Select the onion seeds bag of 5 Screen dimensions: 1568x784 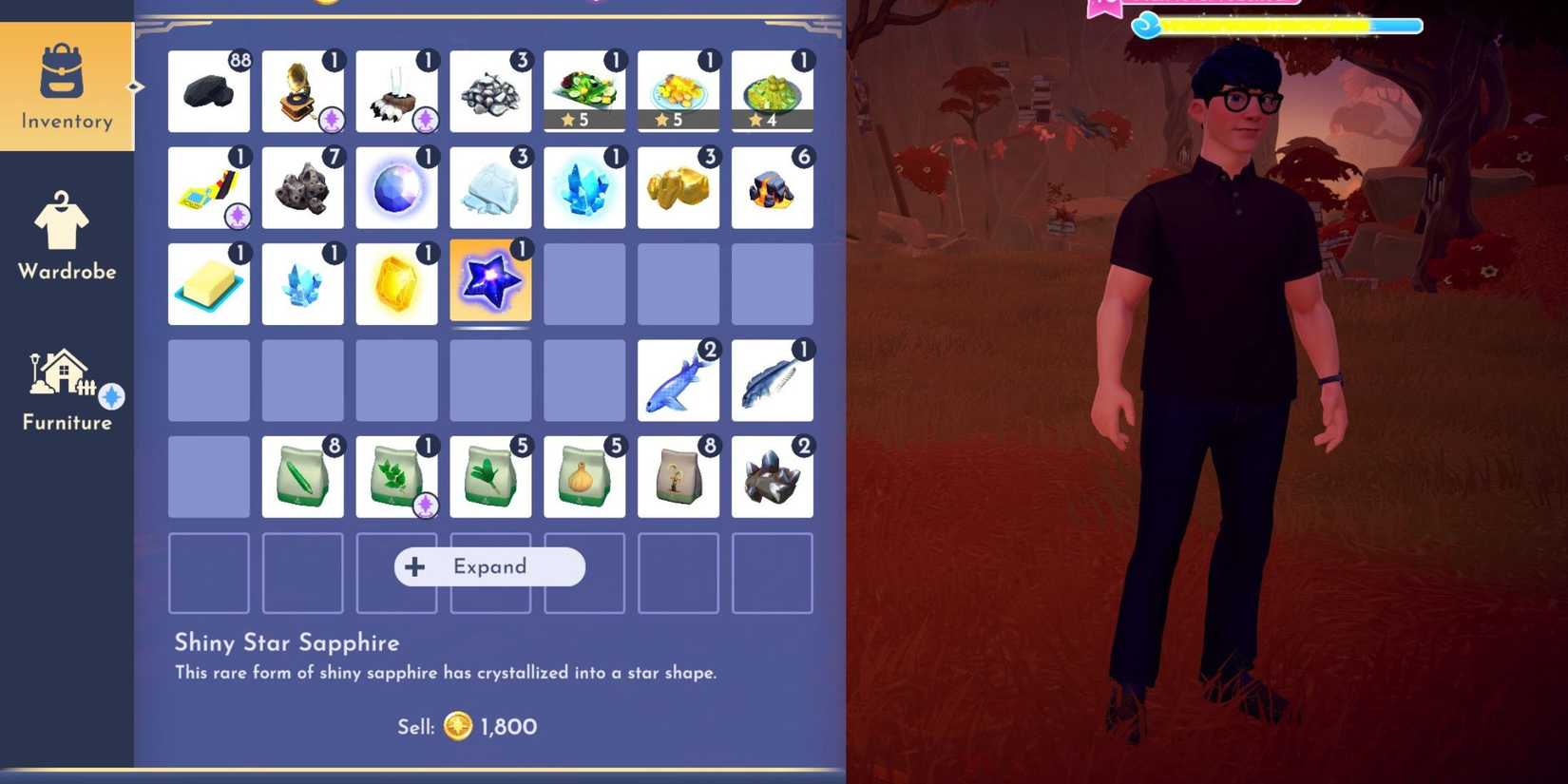click(584, 475)
